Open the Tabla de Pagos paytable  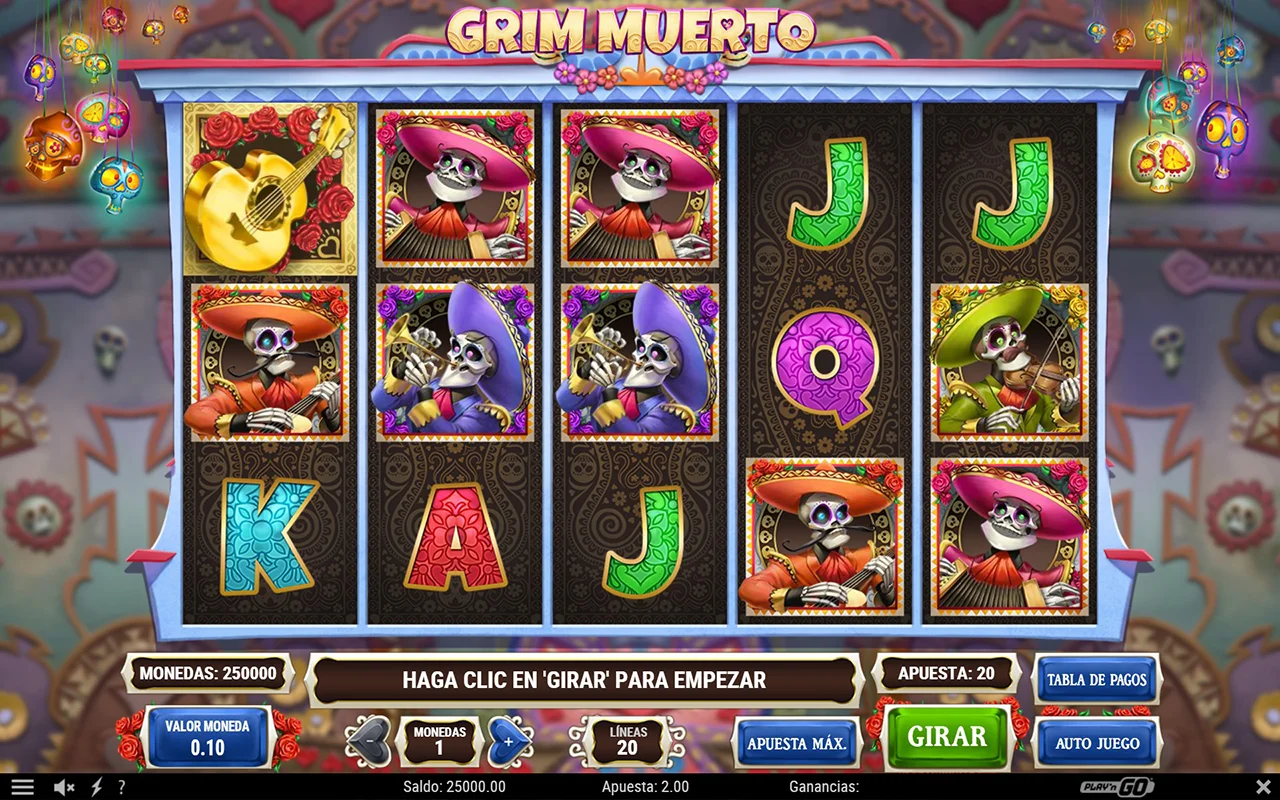1096,680
